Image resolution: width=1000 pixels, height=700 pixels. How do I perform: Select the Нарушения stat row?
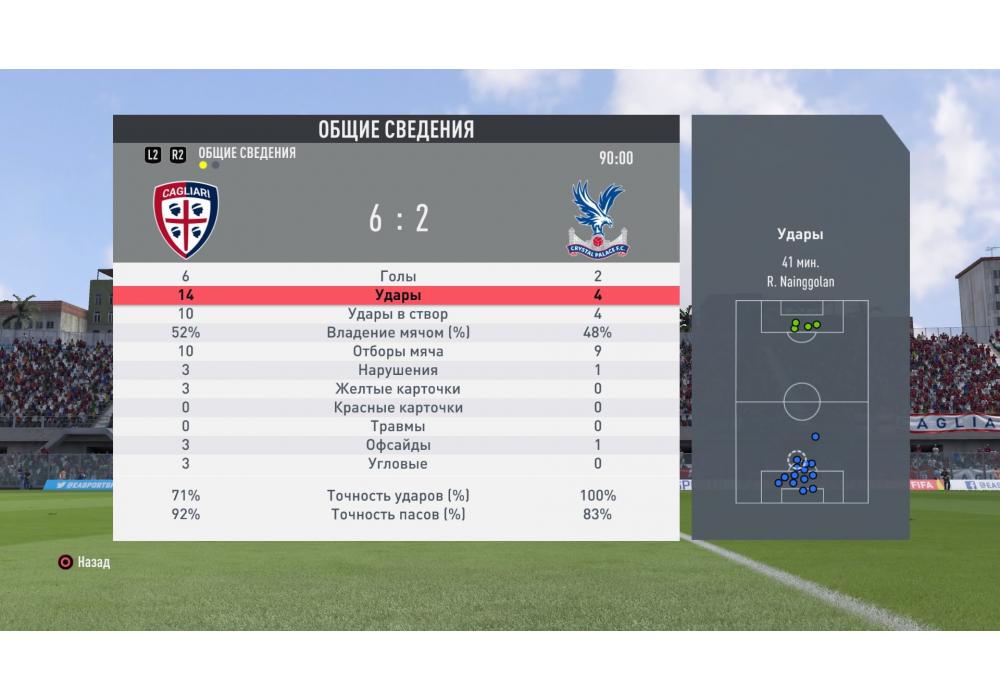397,371
